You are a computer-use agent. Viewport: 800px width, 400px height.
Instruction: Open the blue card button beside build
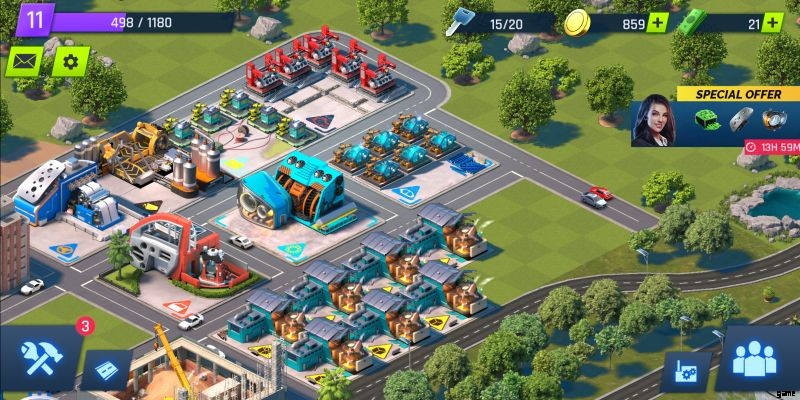coord(106,370)
